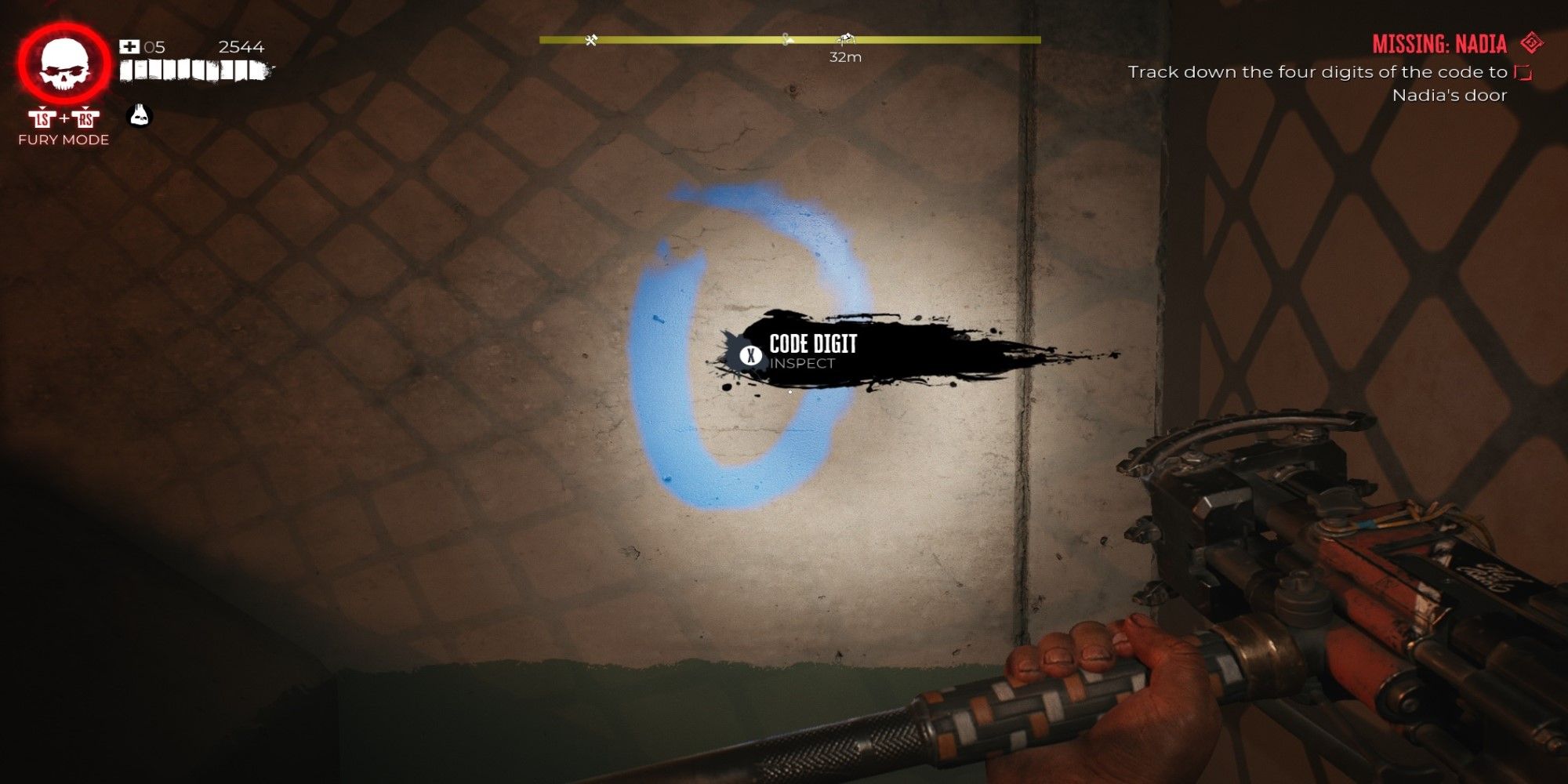Select the small skull status icon
1568x784 pixels.
click(139, 116)
